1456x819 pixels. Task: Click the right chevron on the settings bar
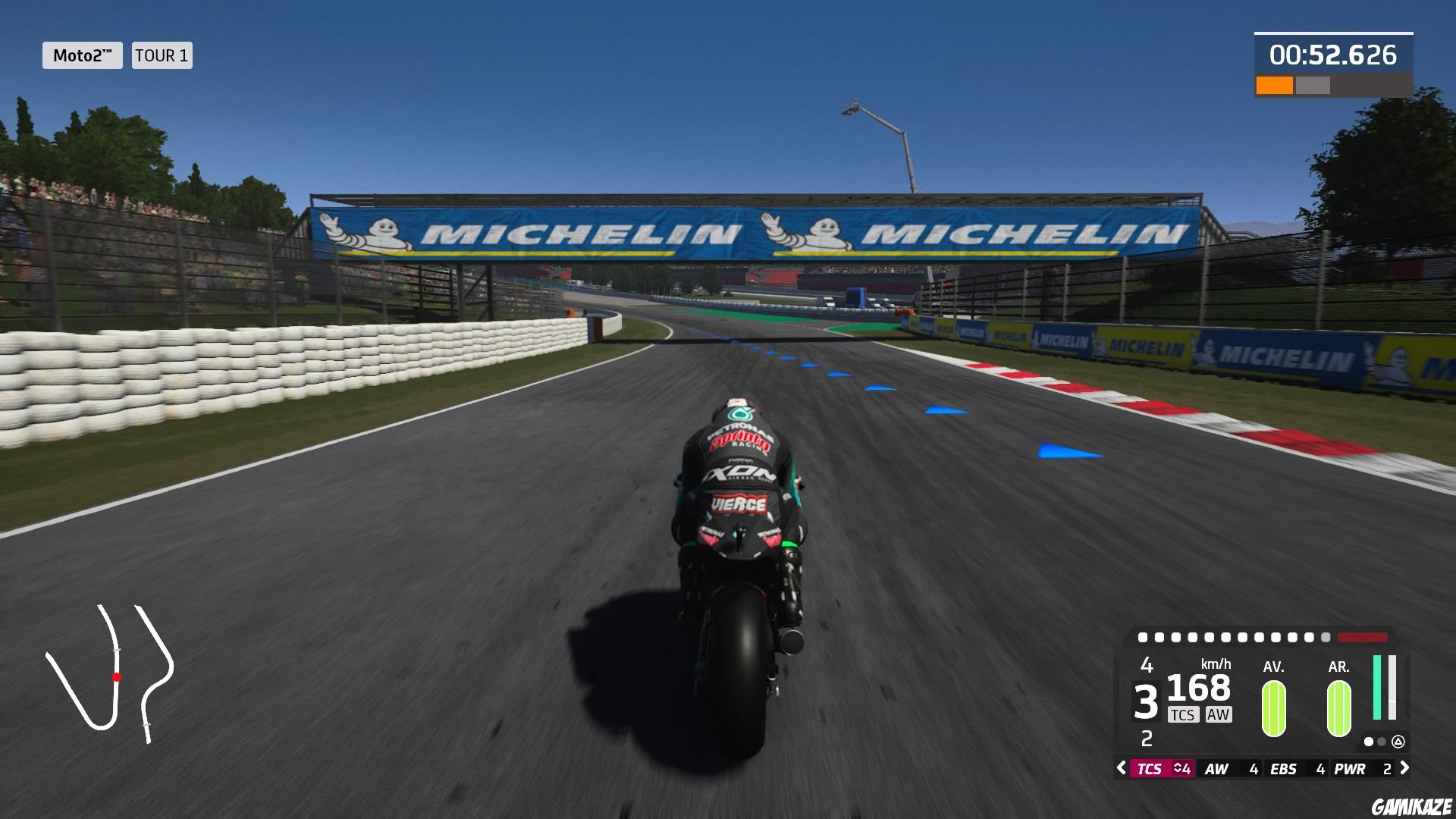click(x=1404, y=769)
